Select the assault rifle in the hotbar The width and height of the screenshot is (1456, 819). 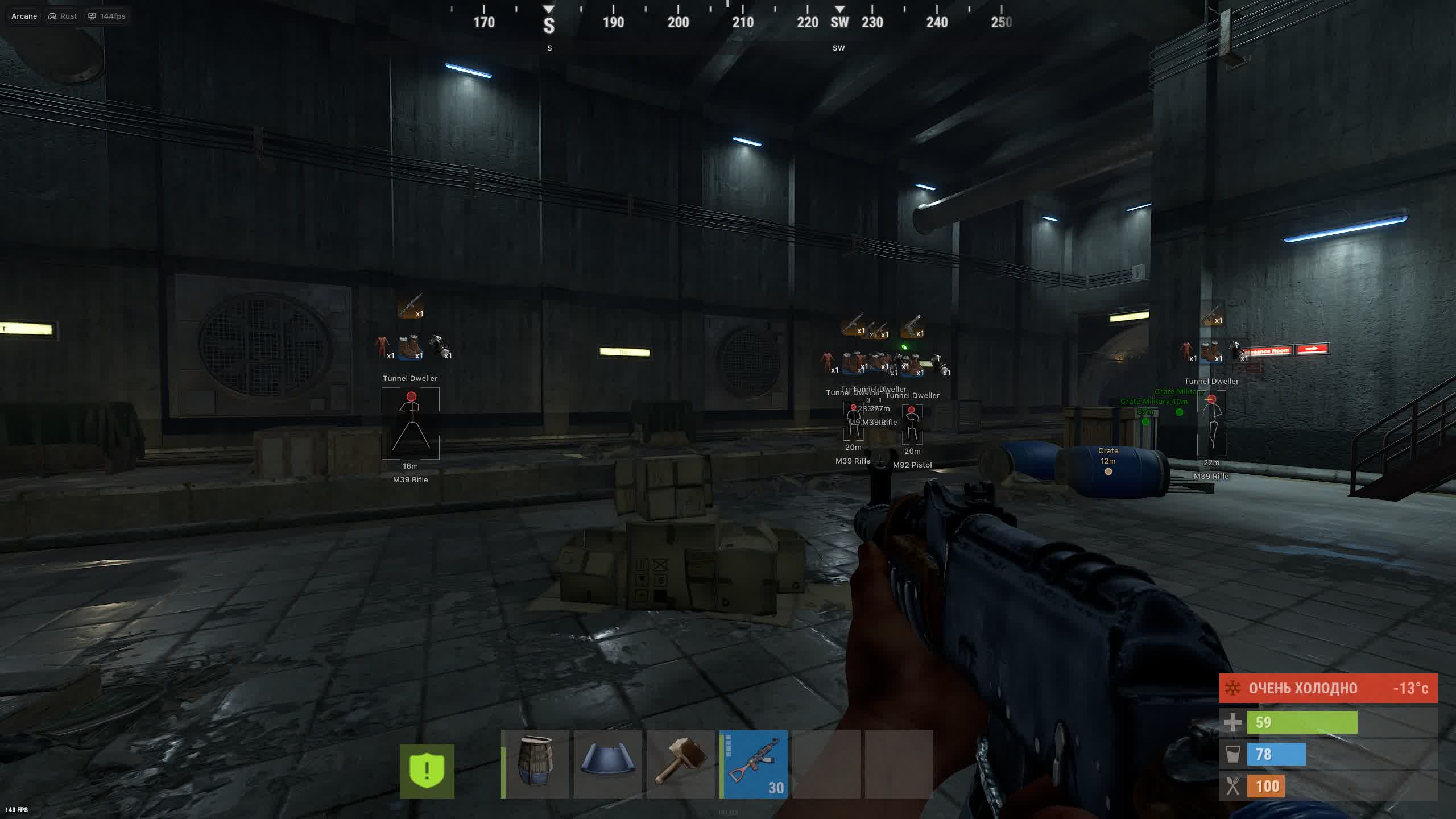coord(754,765)
